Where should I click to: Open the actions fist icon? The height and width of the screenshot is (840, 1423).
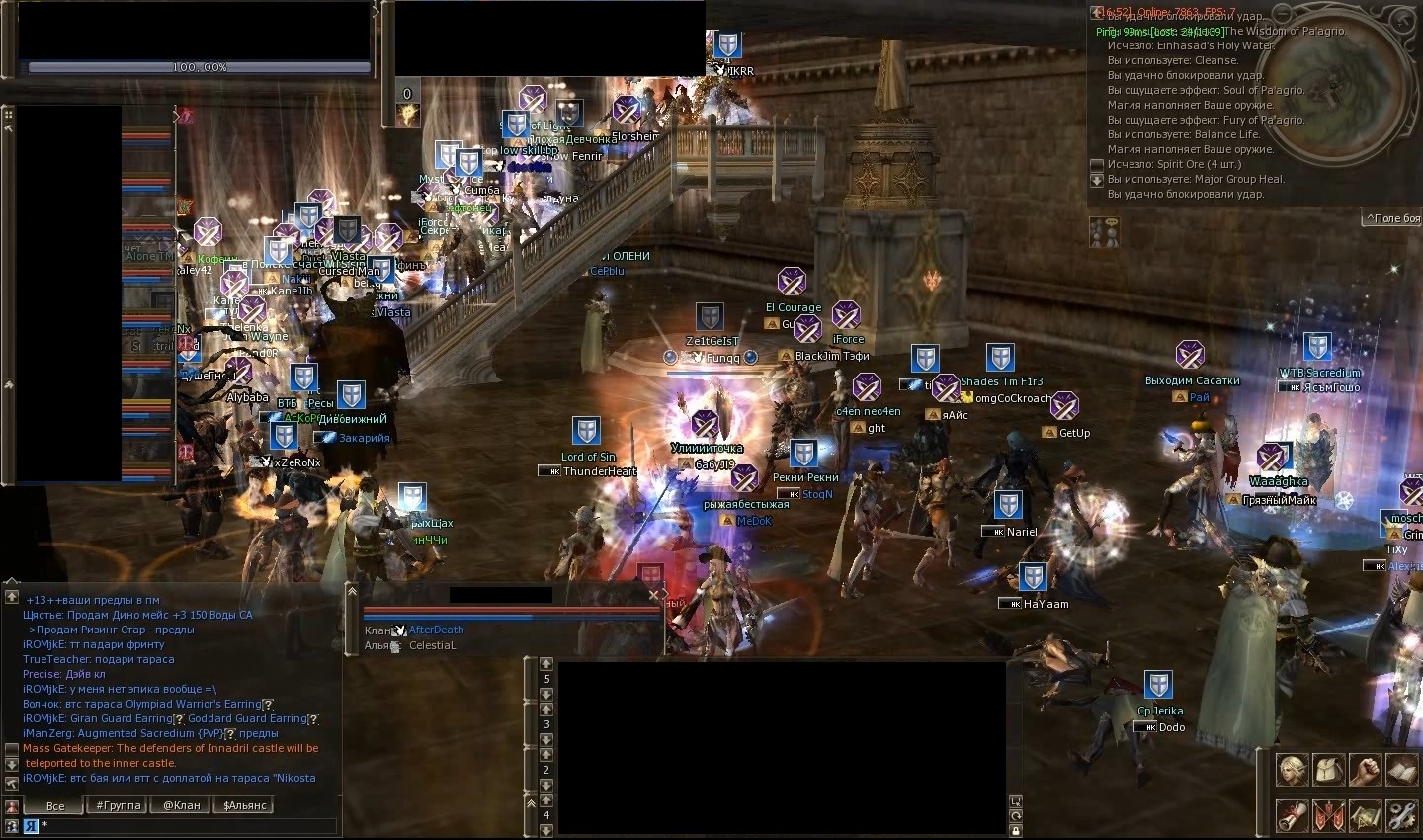click(x=1365, y=769)
